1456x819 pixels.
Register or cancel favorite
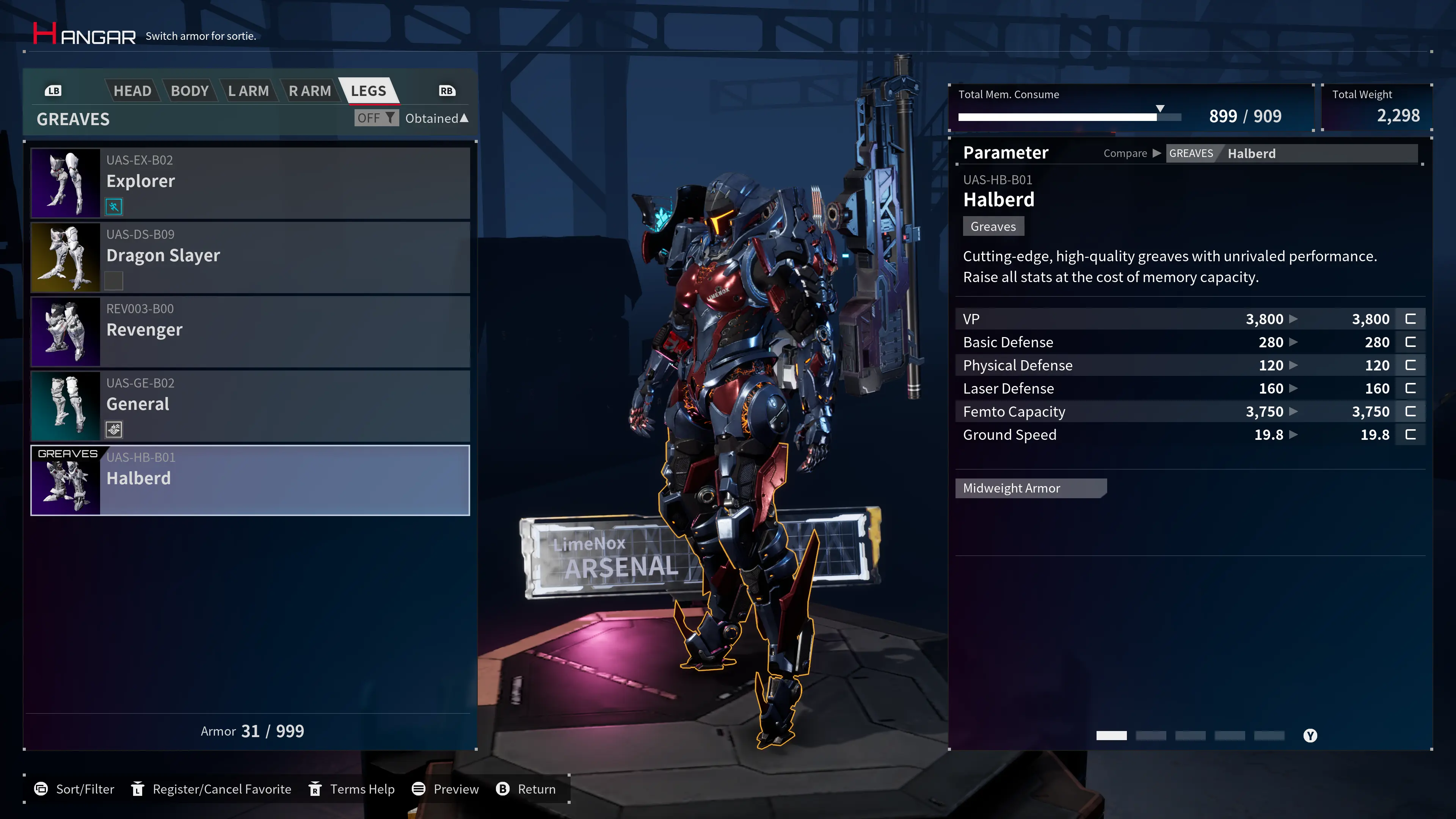(211, 789)
